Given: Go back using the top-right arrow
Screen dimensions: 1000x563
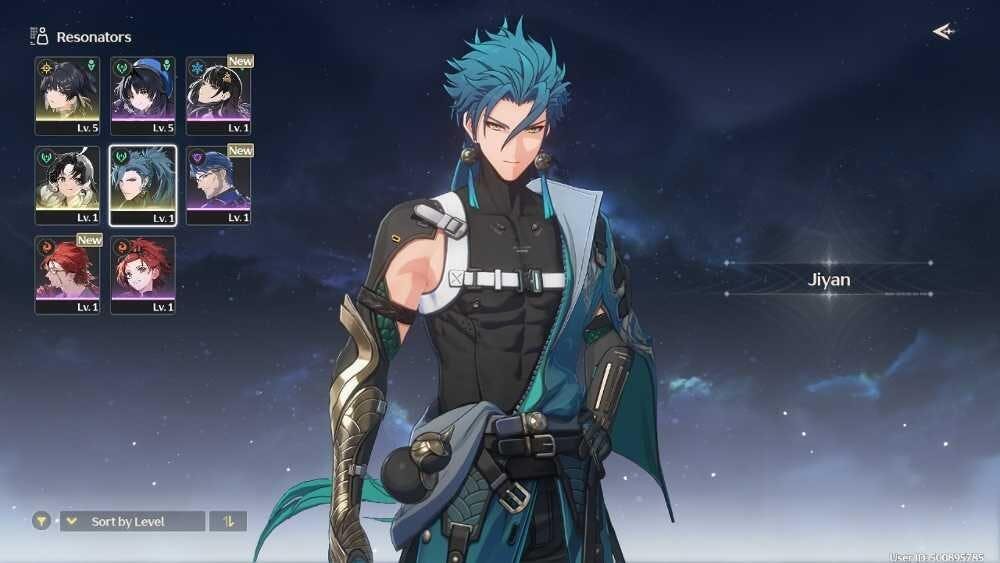Looking at the screenshot, I should pos(942,31).
